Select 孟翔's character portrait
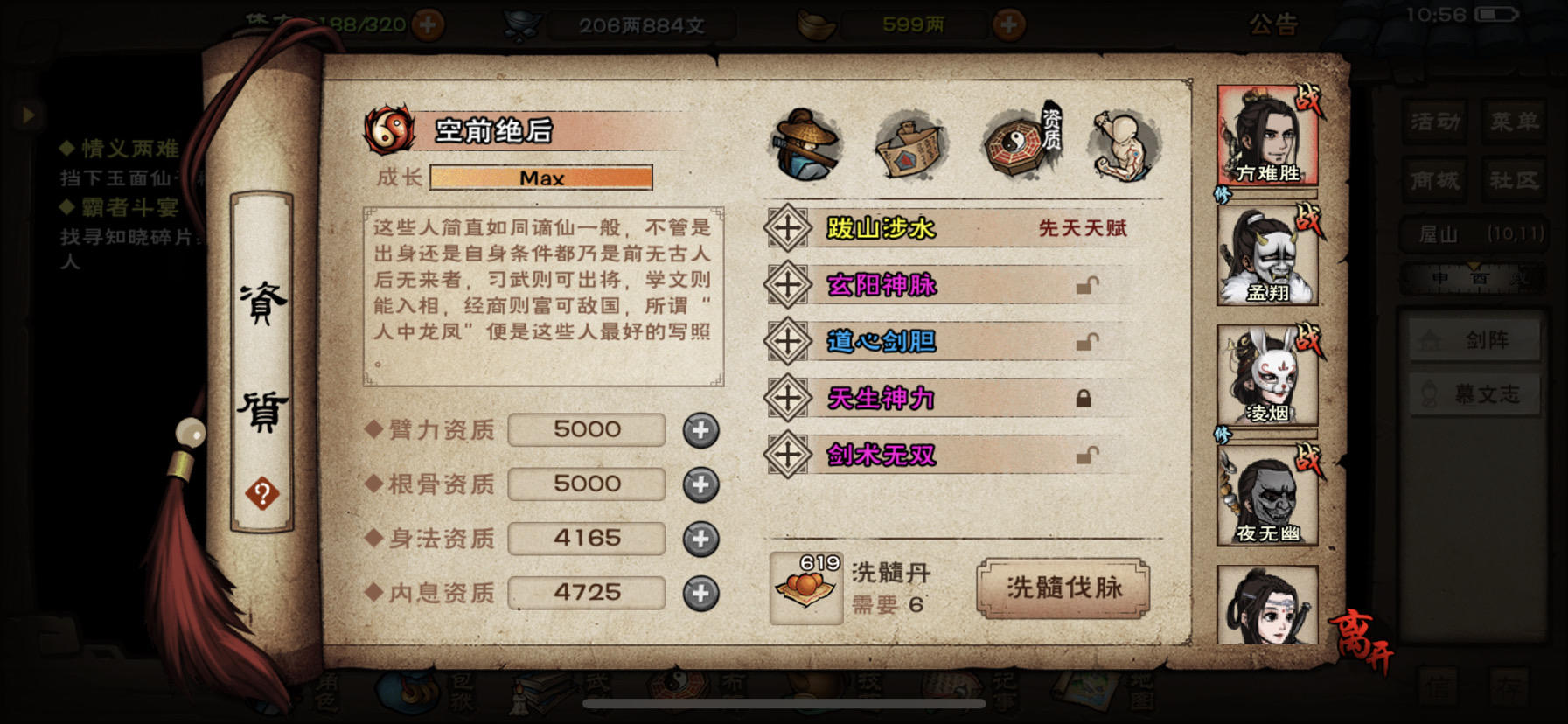This screenshot has width=1568, height=724. point(1270,254)
